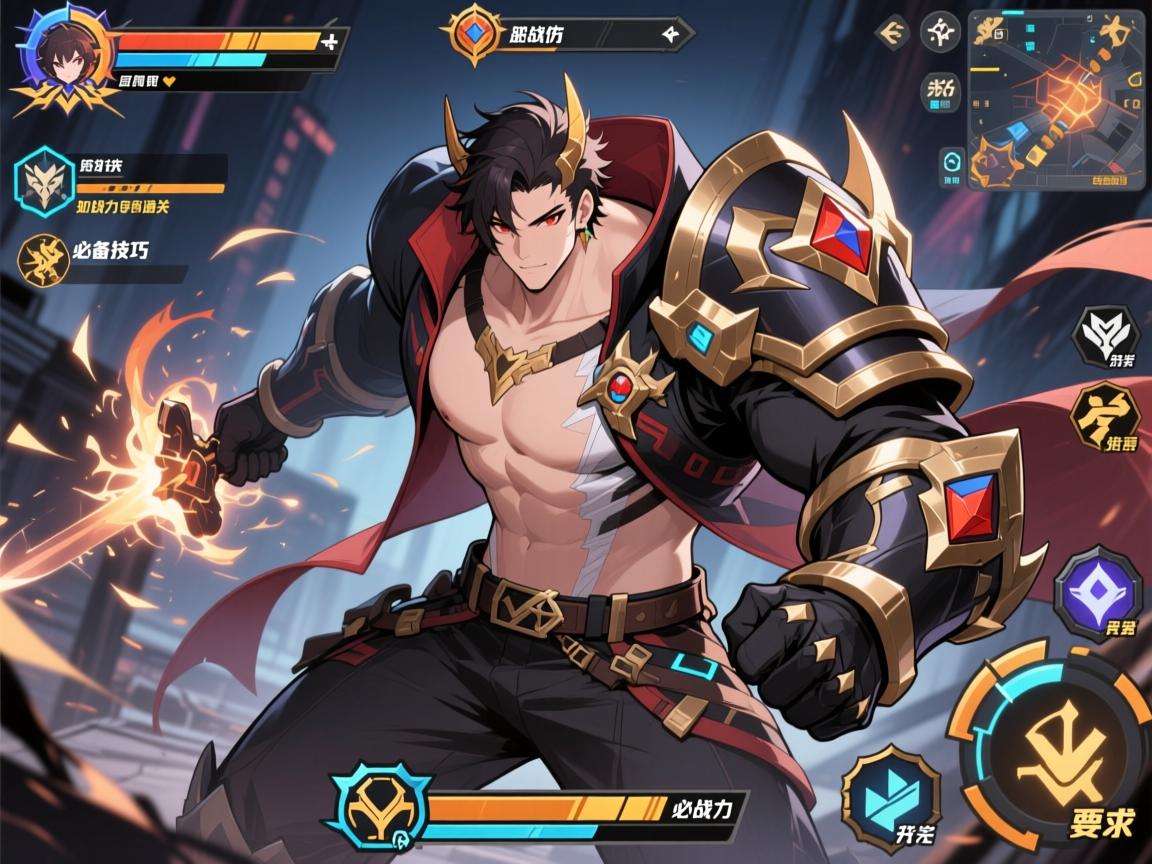Tap the small cyan ring icon by the minimap

[951, 163]
